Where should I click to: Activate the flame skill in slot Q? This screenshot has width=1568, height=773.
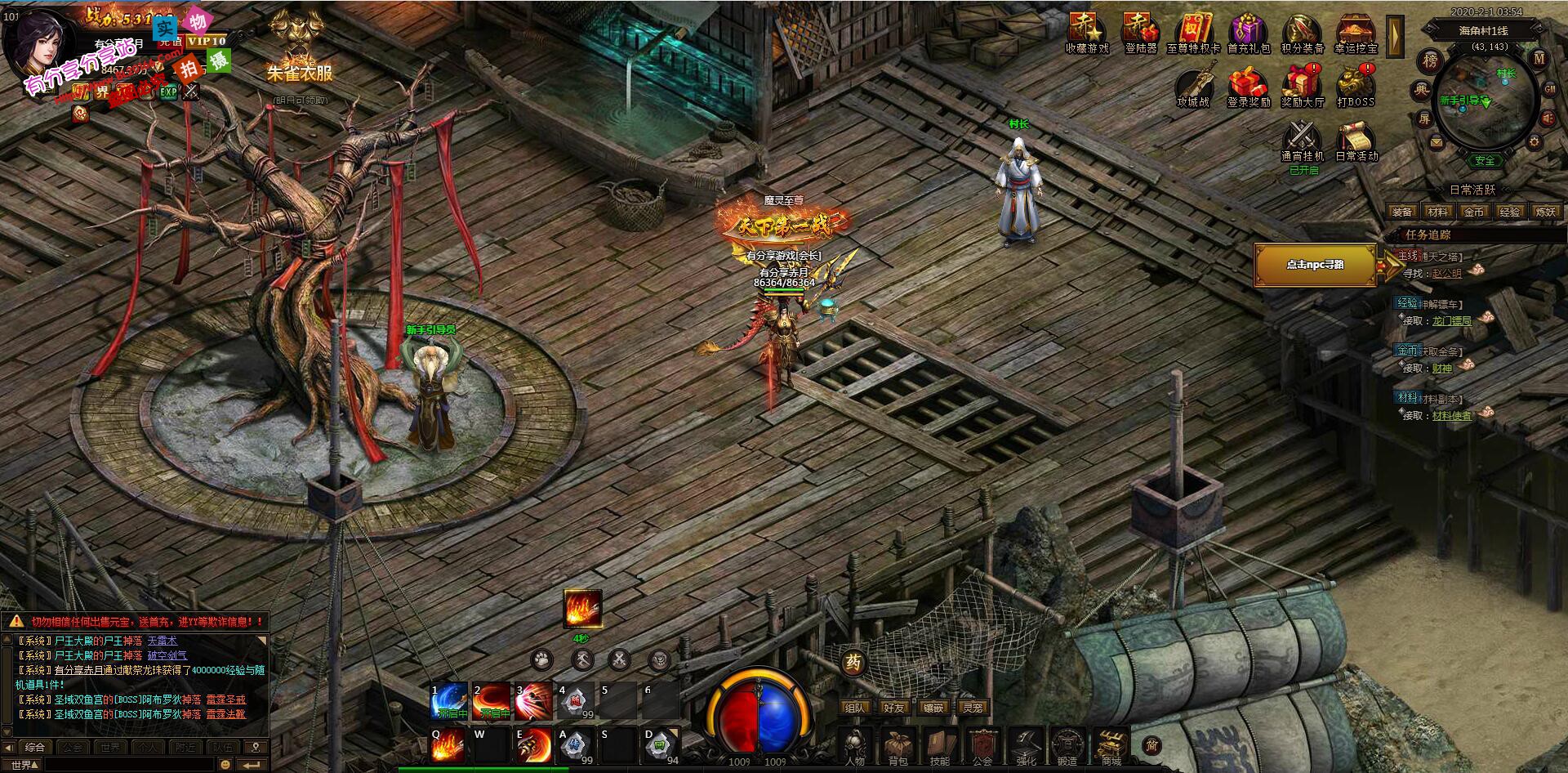(x=448, y=744)
